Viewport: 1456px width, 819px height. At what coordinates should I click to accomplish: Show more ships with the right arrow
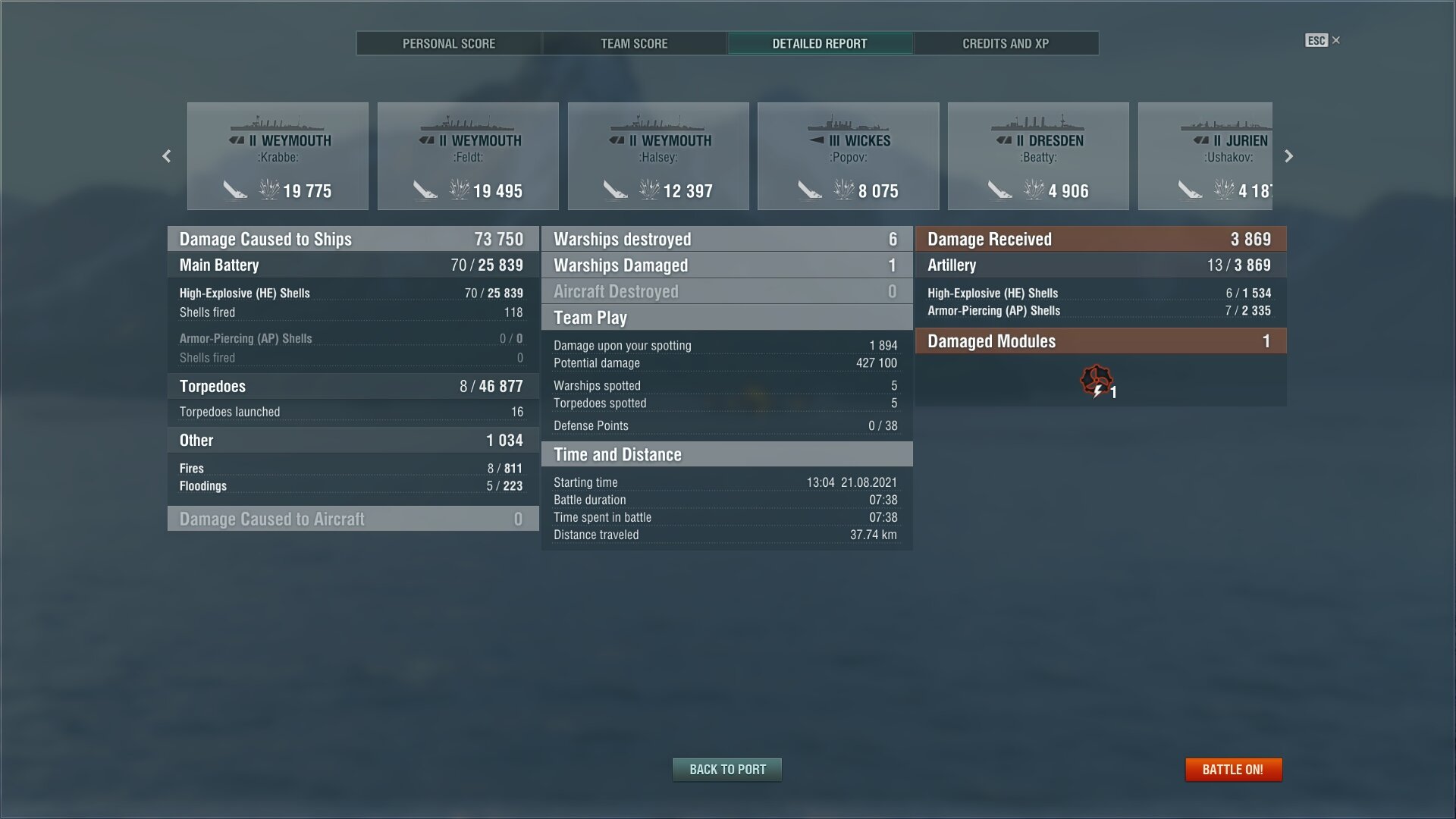(1288, 156)
